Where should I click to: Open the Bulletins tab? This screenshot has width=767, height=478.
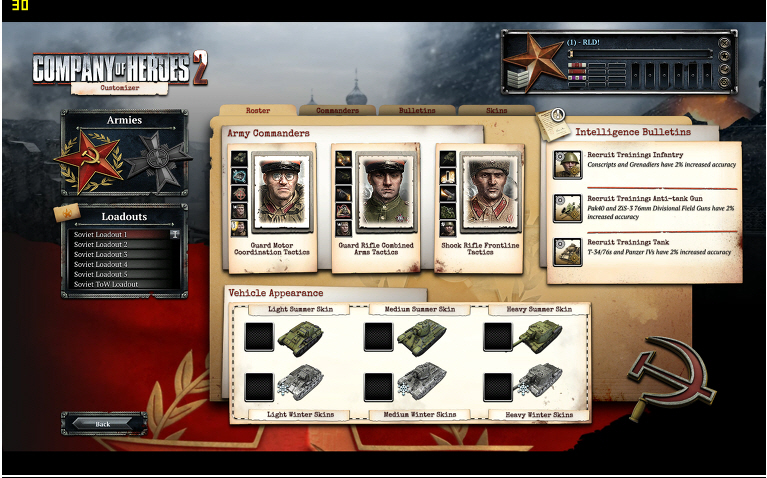pos(416,110)
